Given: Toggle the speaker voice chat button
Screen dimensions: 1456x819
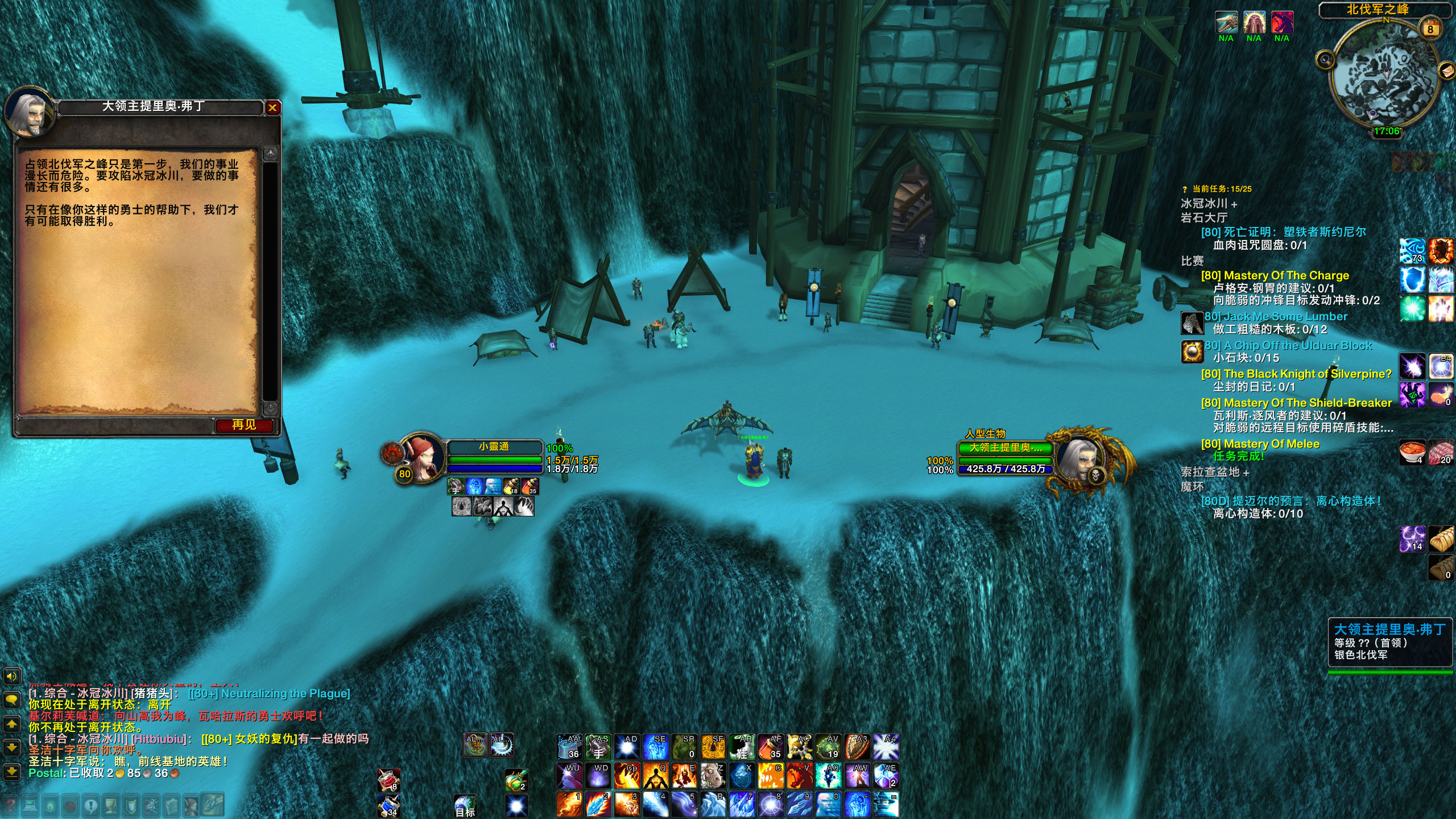Looking at the screenshot, I should click(12, 676).
